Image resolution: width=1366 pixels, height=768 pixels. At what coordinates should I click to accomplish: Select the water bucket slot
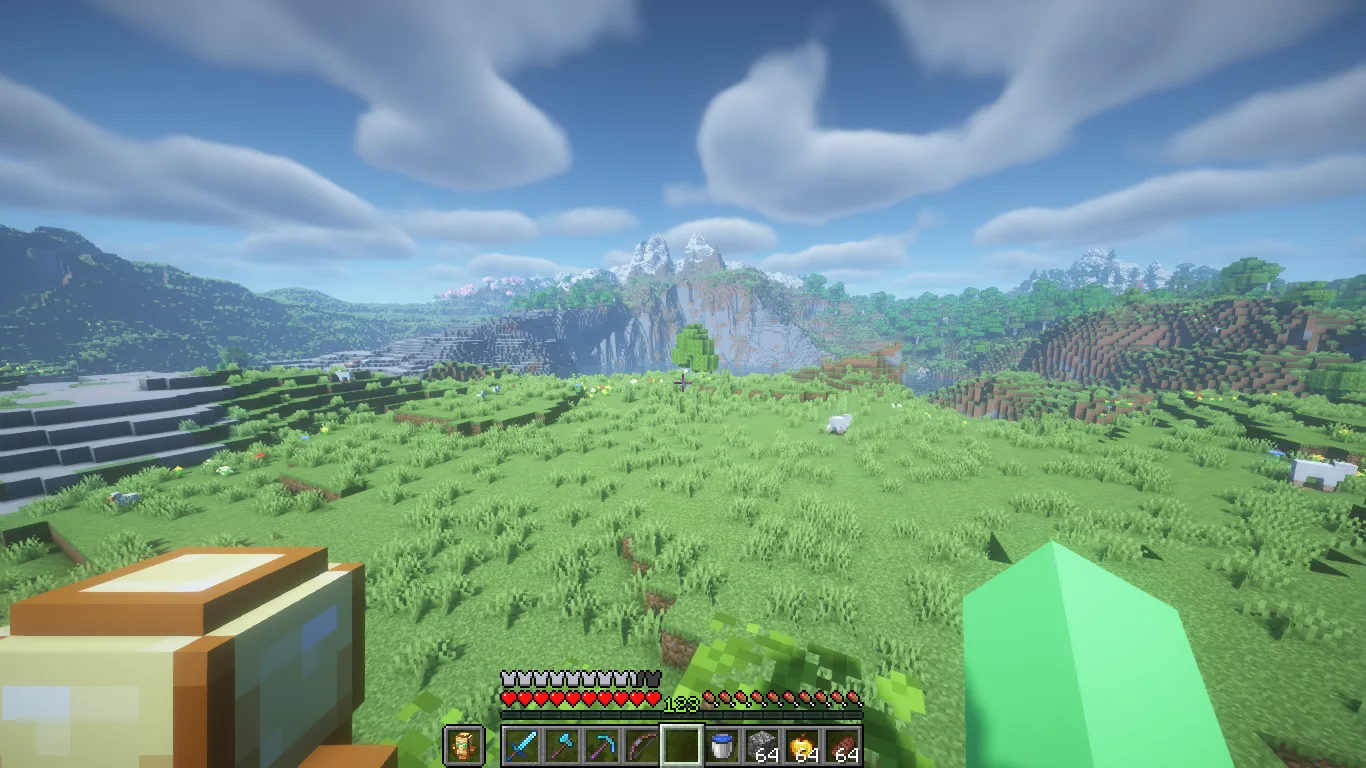click(722, 746)
